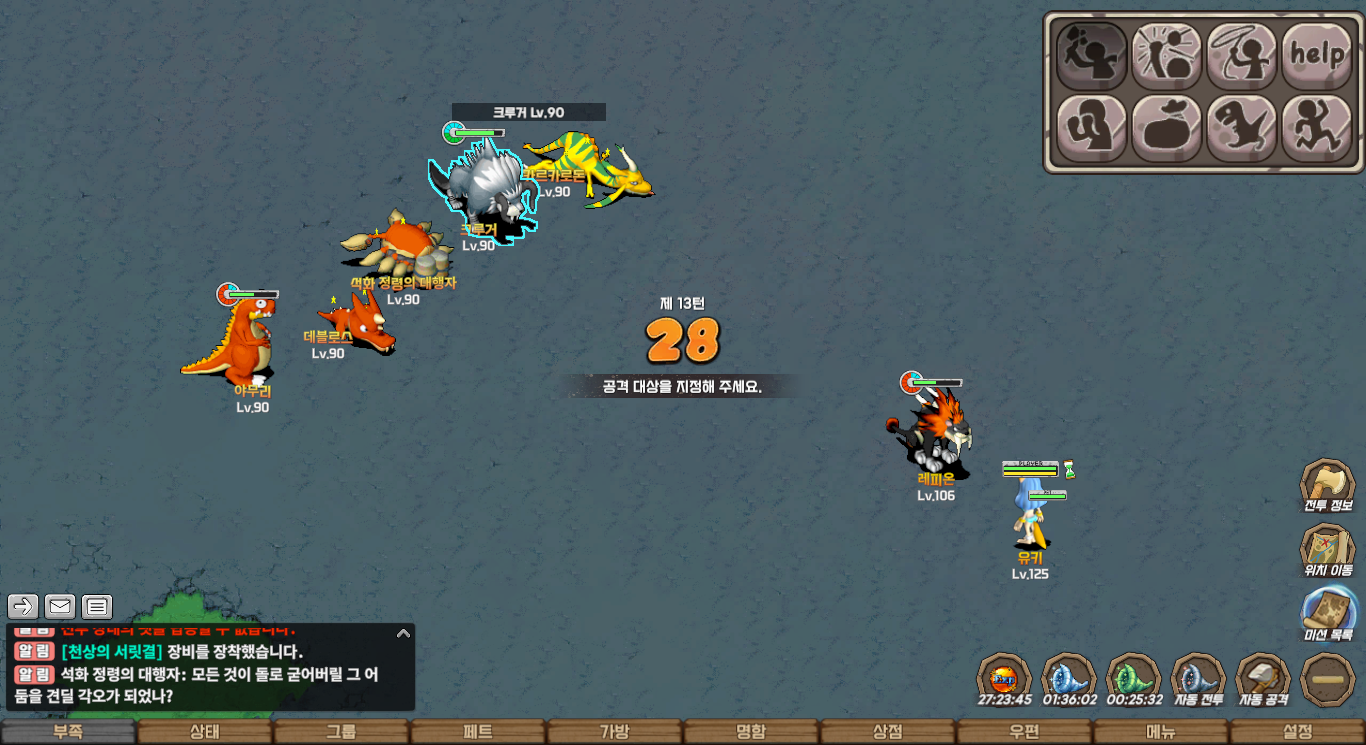Choose the lasso capture command
Screen dimensions: 1366x745
point(1242,56)
